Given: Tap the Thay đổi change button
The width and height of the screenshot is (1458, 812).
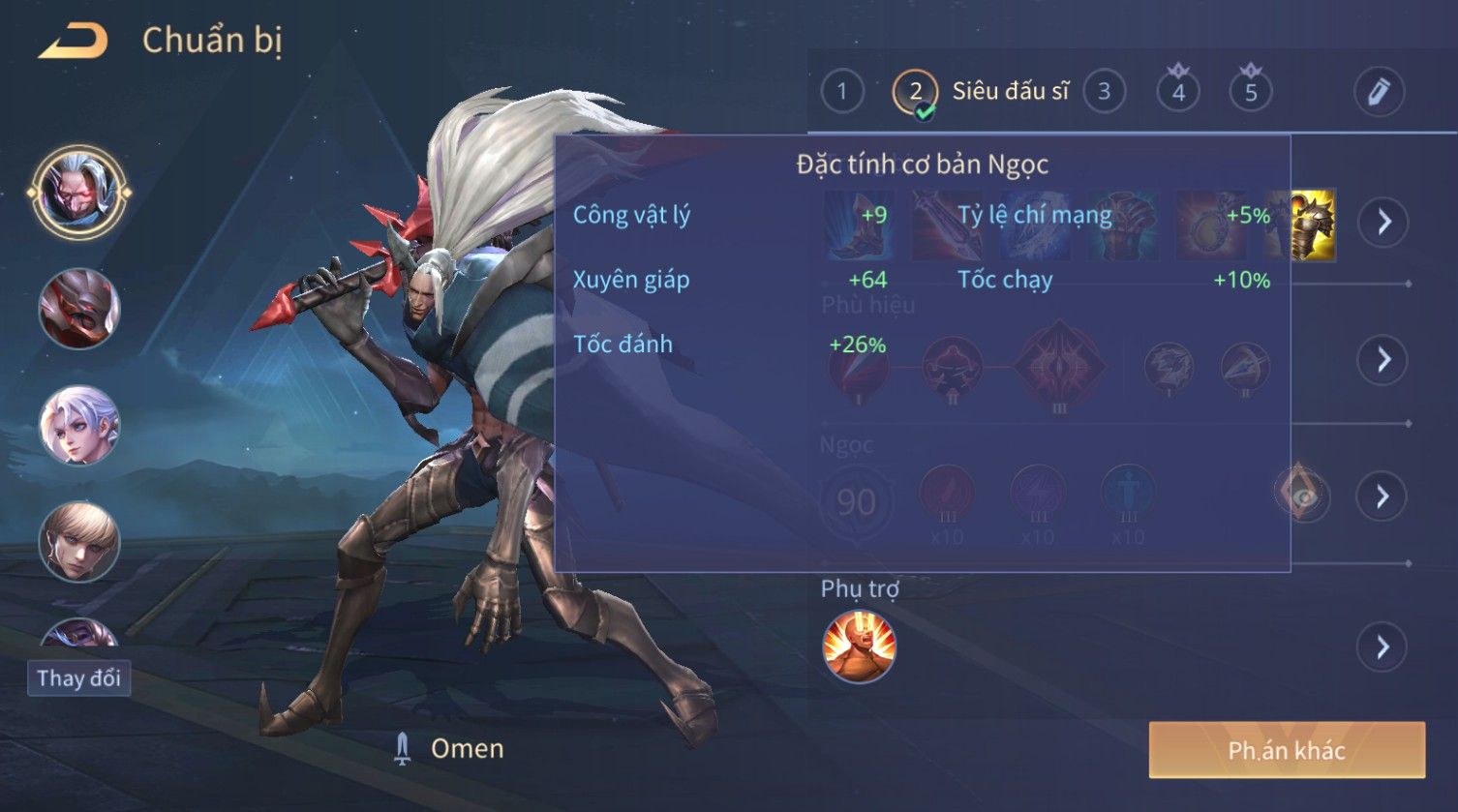Looking at the screenshot, I should (78, 677).
